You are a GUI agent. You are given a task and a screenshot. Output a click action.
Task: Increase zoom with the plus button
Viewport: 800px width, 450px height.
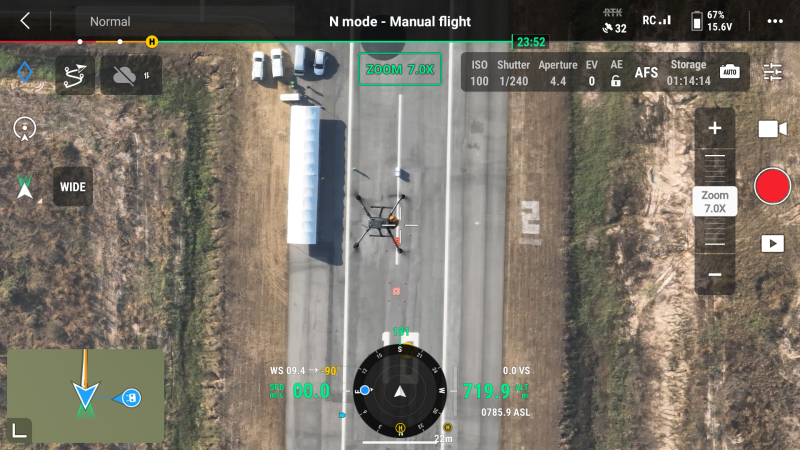pos(715,128)
